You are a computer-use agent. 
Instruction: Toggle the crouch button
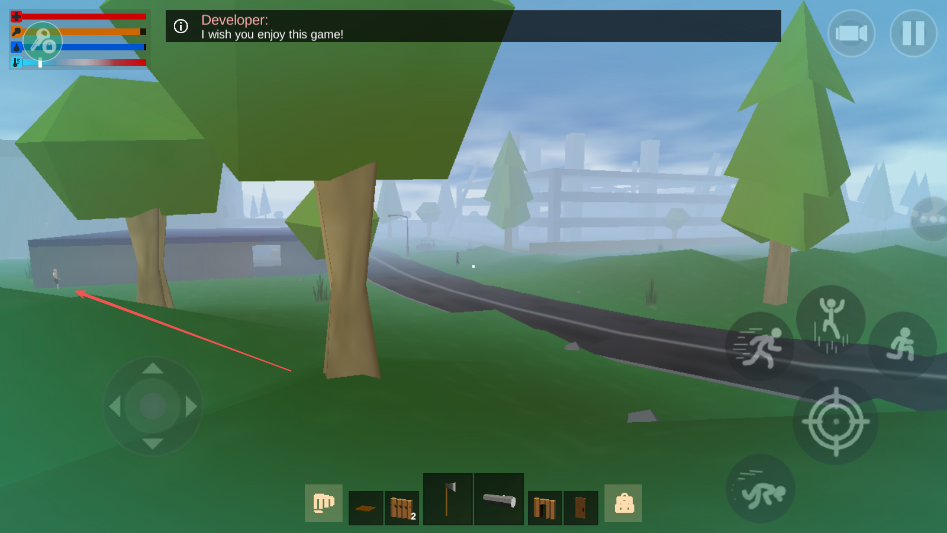902,345
